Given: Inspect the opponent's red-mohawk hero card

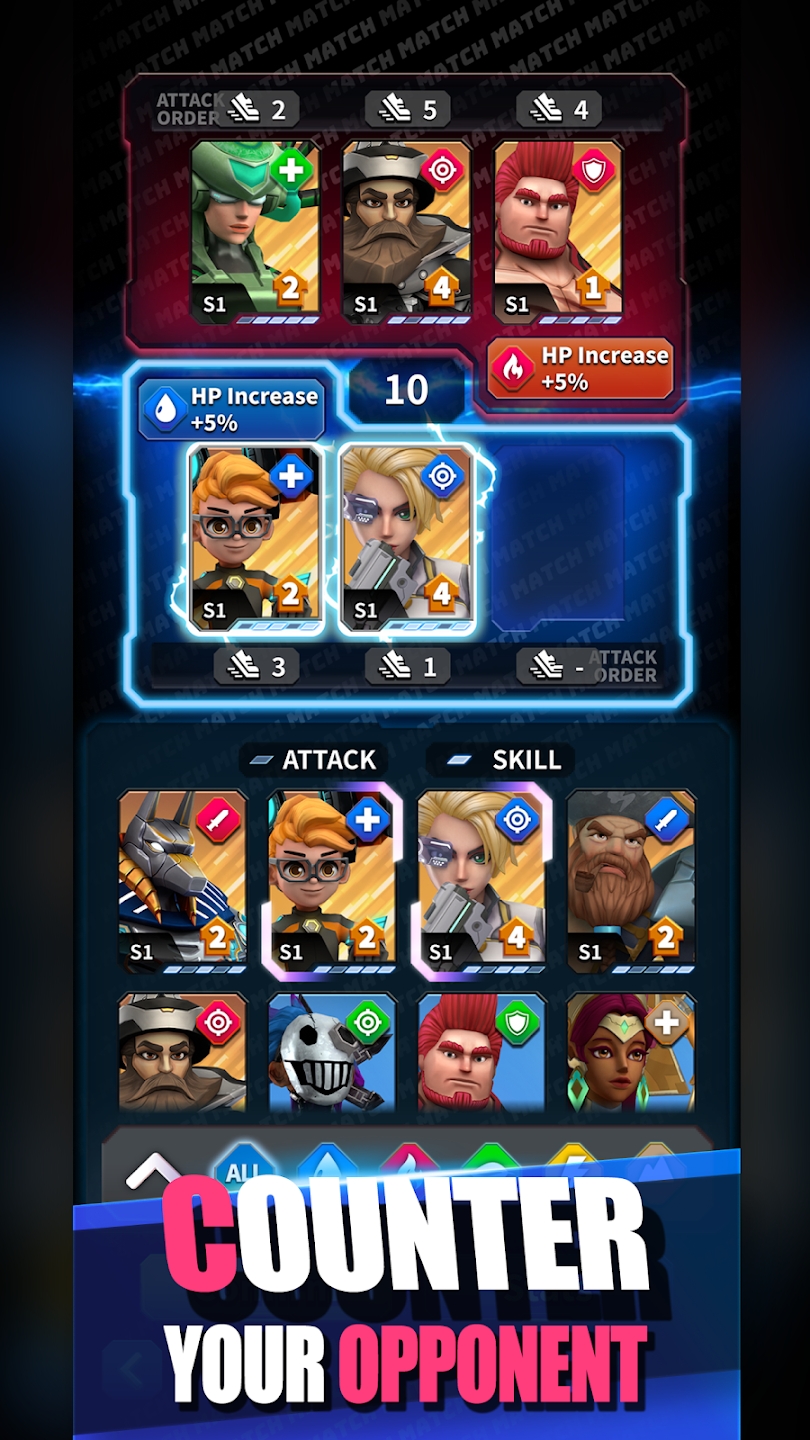Looking at the screenshot, I should (x=558, y=232).
